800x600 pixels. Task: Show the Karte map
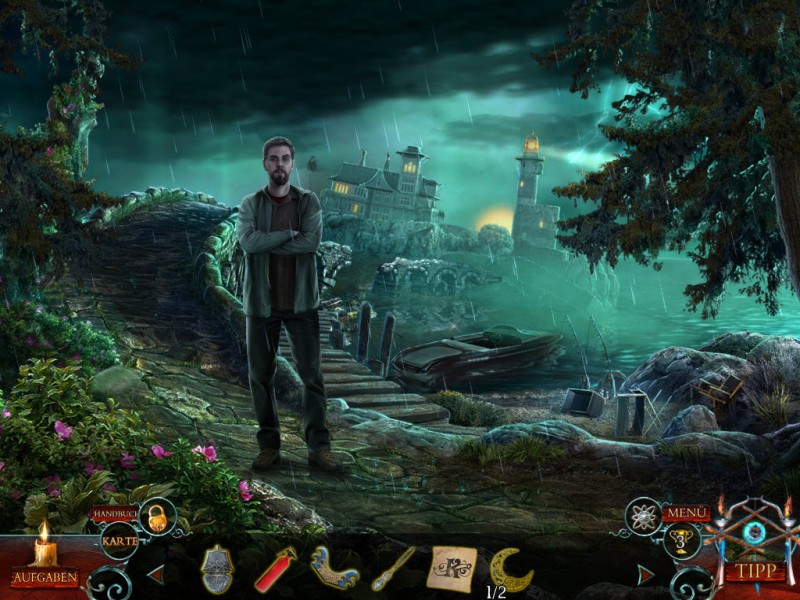click(x=120, y=541)
